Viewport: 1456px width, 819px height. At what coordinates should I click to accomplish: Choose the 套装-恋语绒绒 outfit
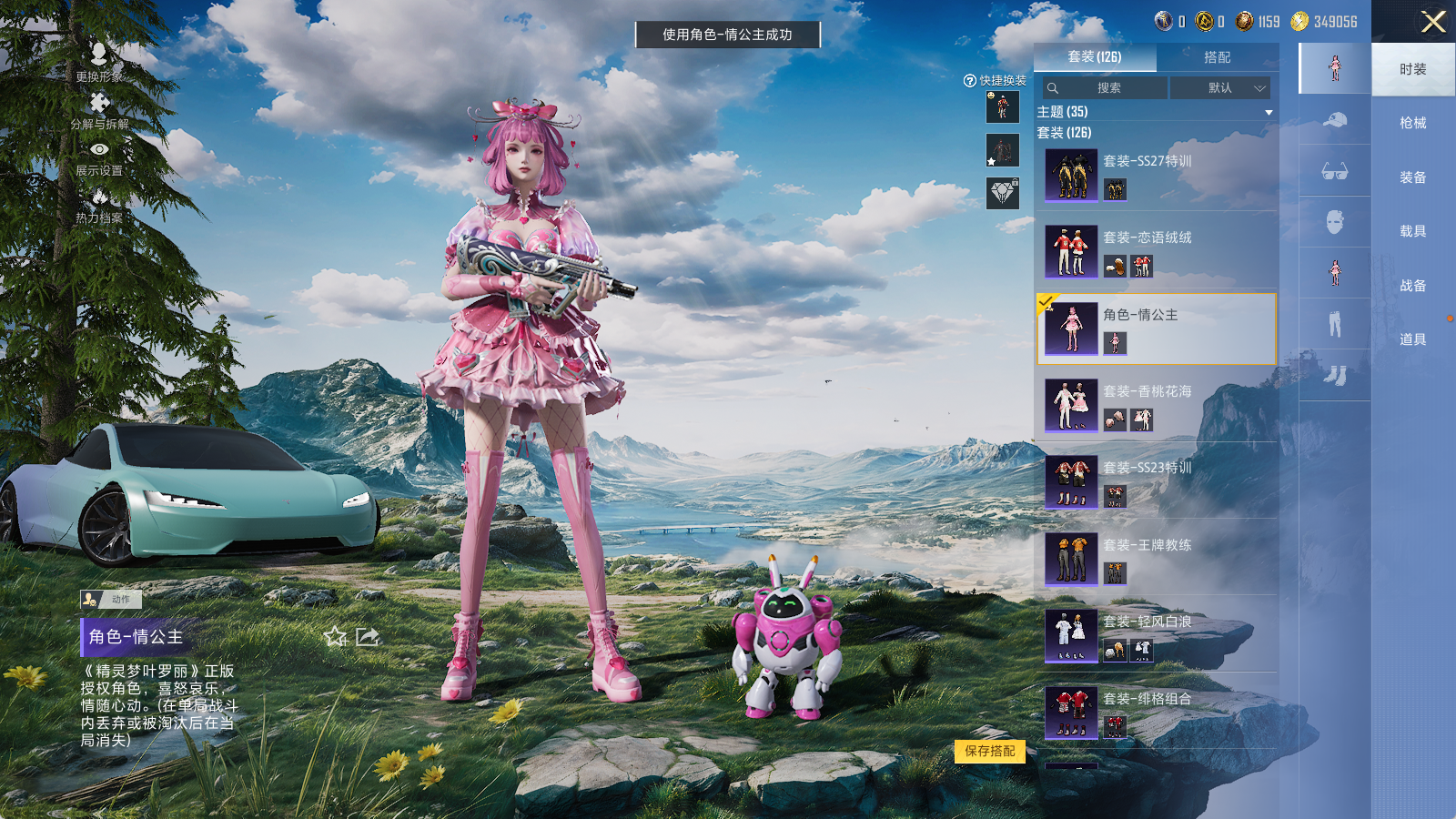(x=1156, y=252)
